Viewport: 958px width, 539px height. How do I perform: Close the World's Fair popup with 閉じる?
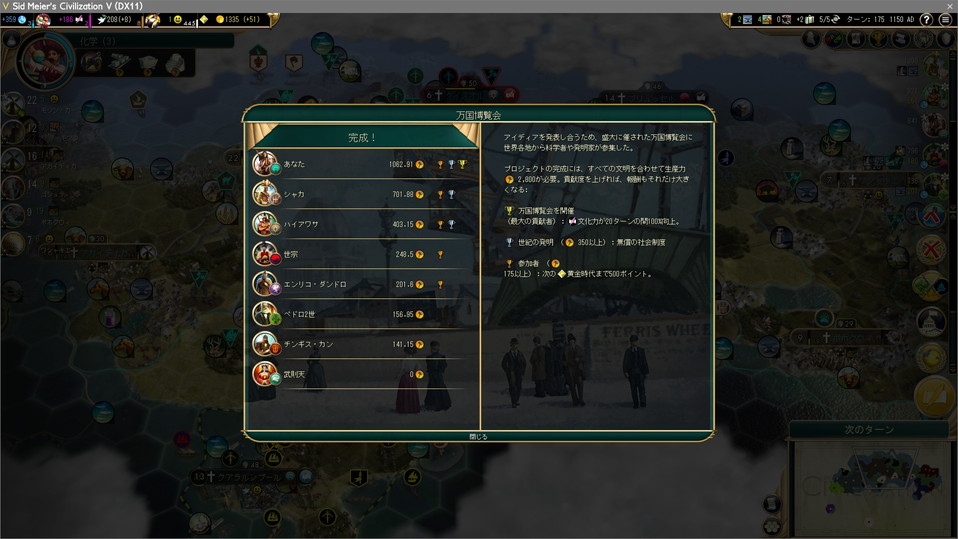(x=479, y=436)
